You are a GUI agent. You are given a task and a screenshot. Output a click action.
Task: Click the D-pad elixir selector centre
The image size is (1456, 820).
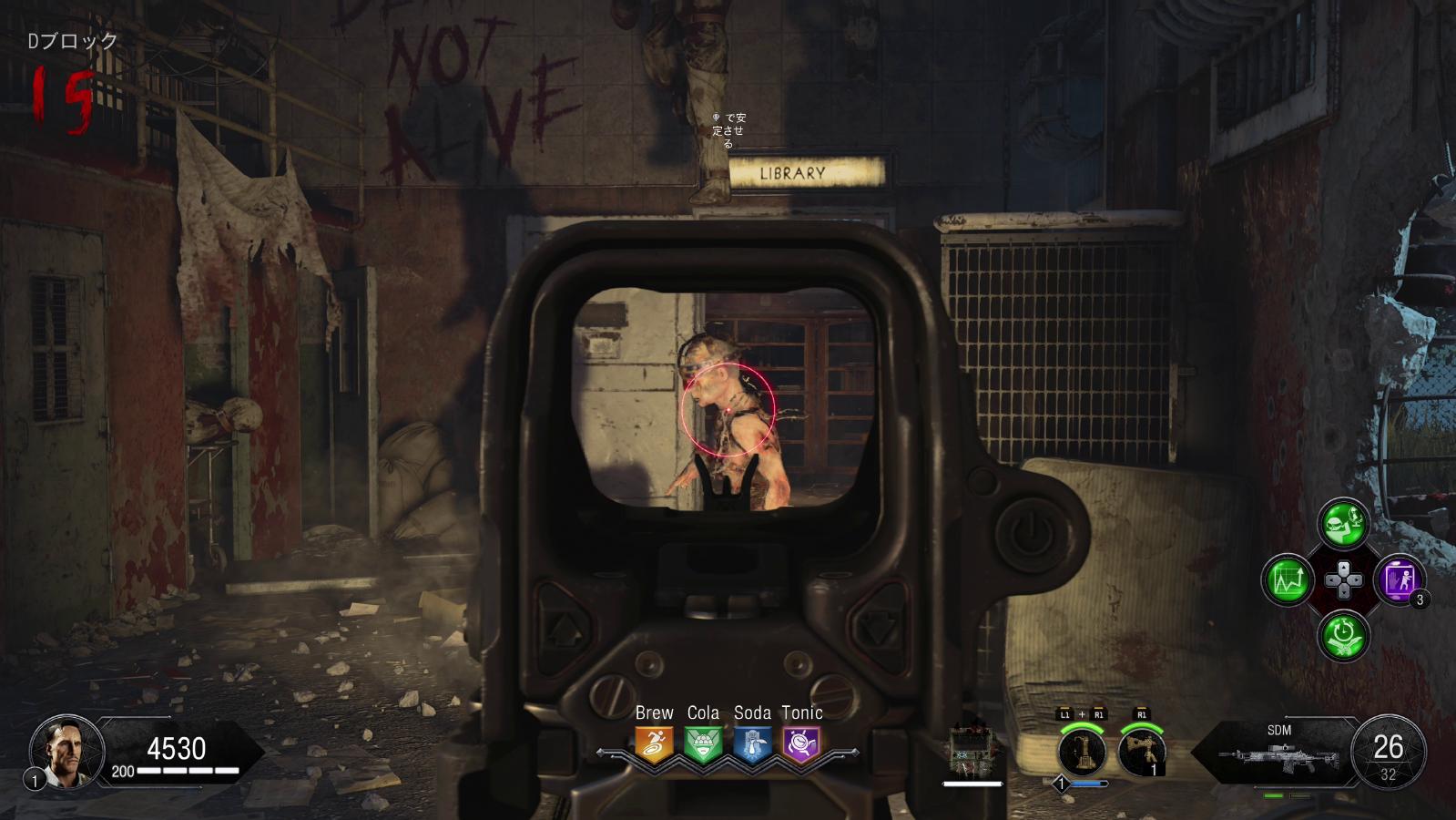tap(1343, 579)
